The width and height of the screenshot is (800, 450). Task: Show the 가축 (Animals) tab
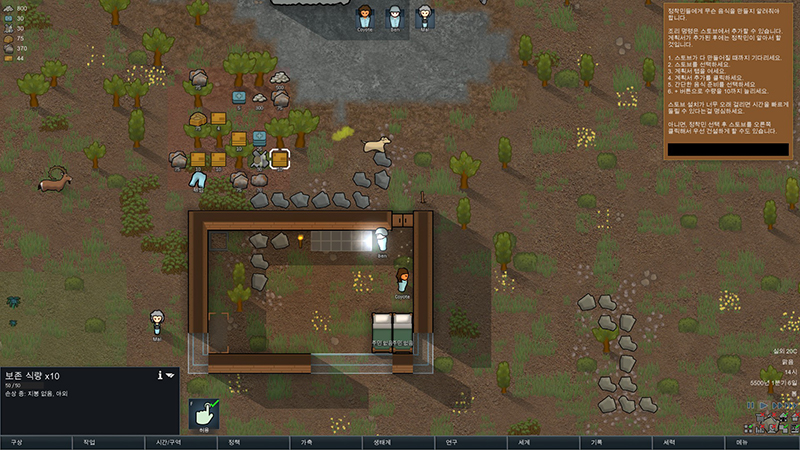click(307, 441)
